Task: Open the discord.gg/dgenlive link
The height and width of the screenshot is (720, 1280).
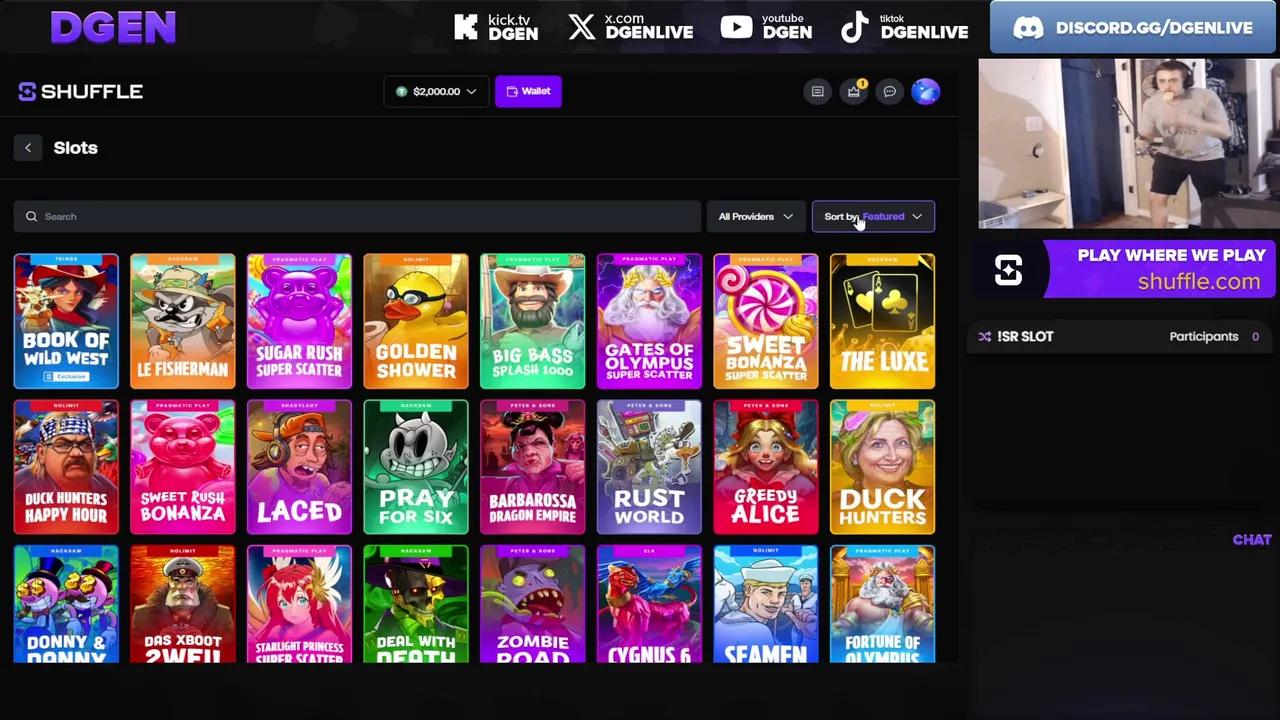Action: tap(1131, 27)
